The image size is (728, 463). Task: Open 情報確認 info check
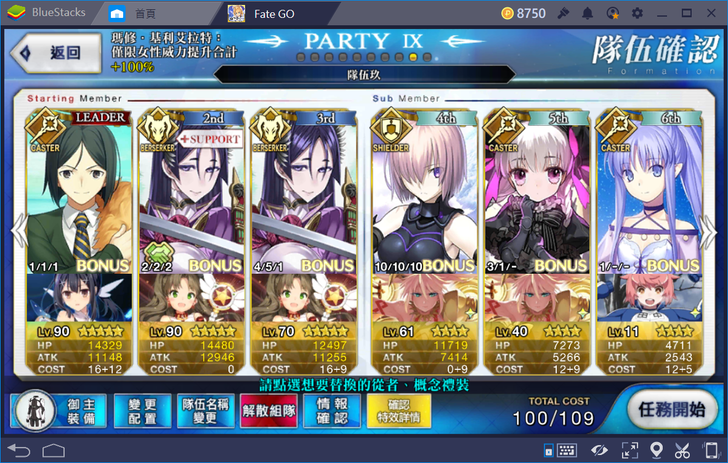coord(331,410)
